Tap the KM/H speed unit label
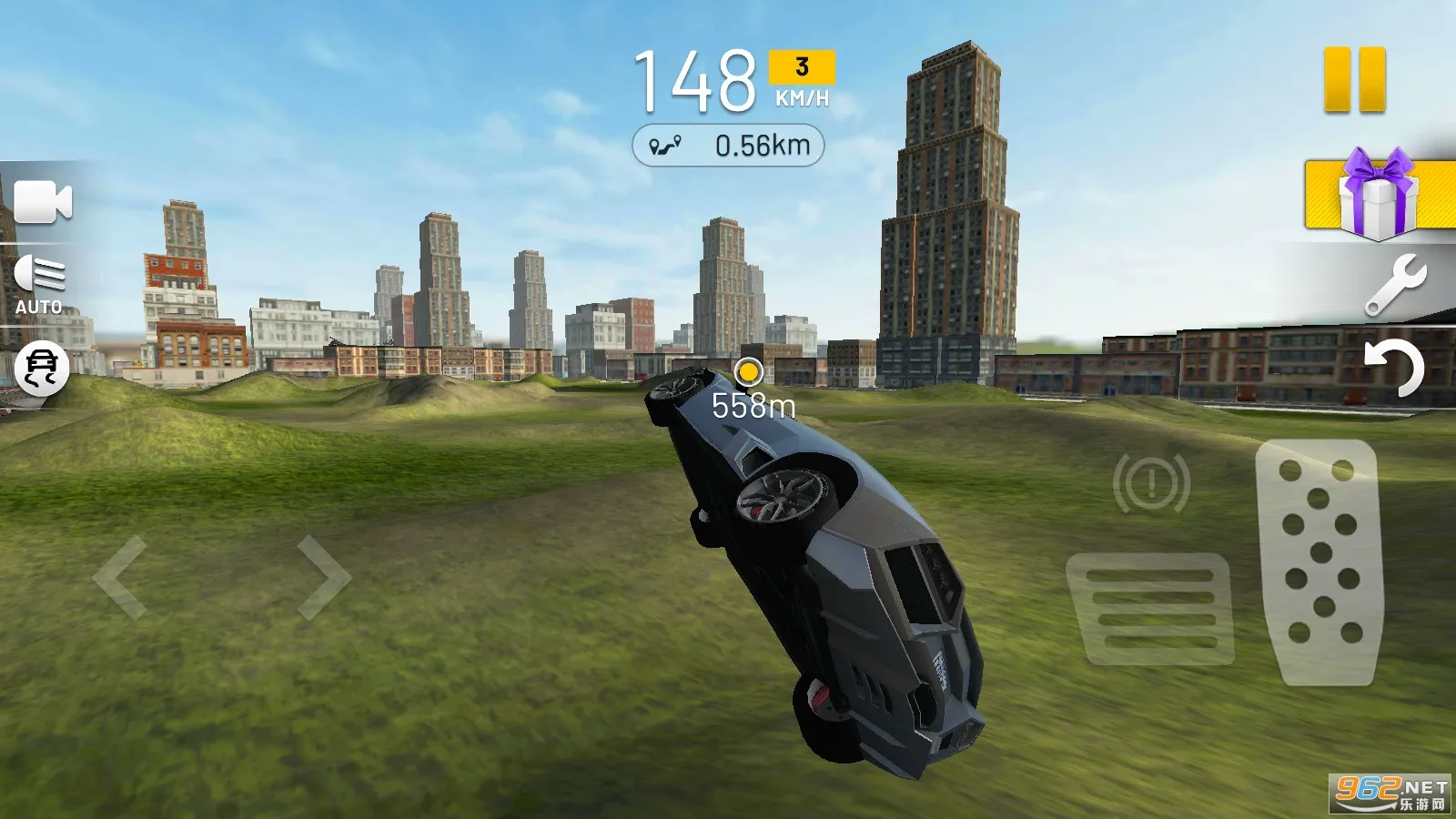 801,100
